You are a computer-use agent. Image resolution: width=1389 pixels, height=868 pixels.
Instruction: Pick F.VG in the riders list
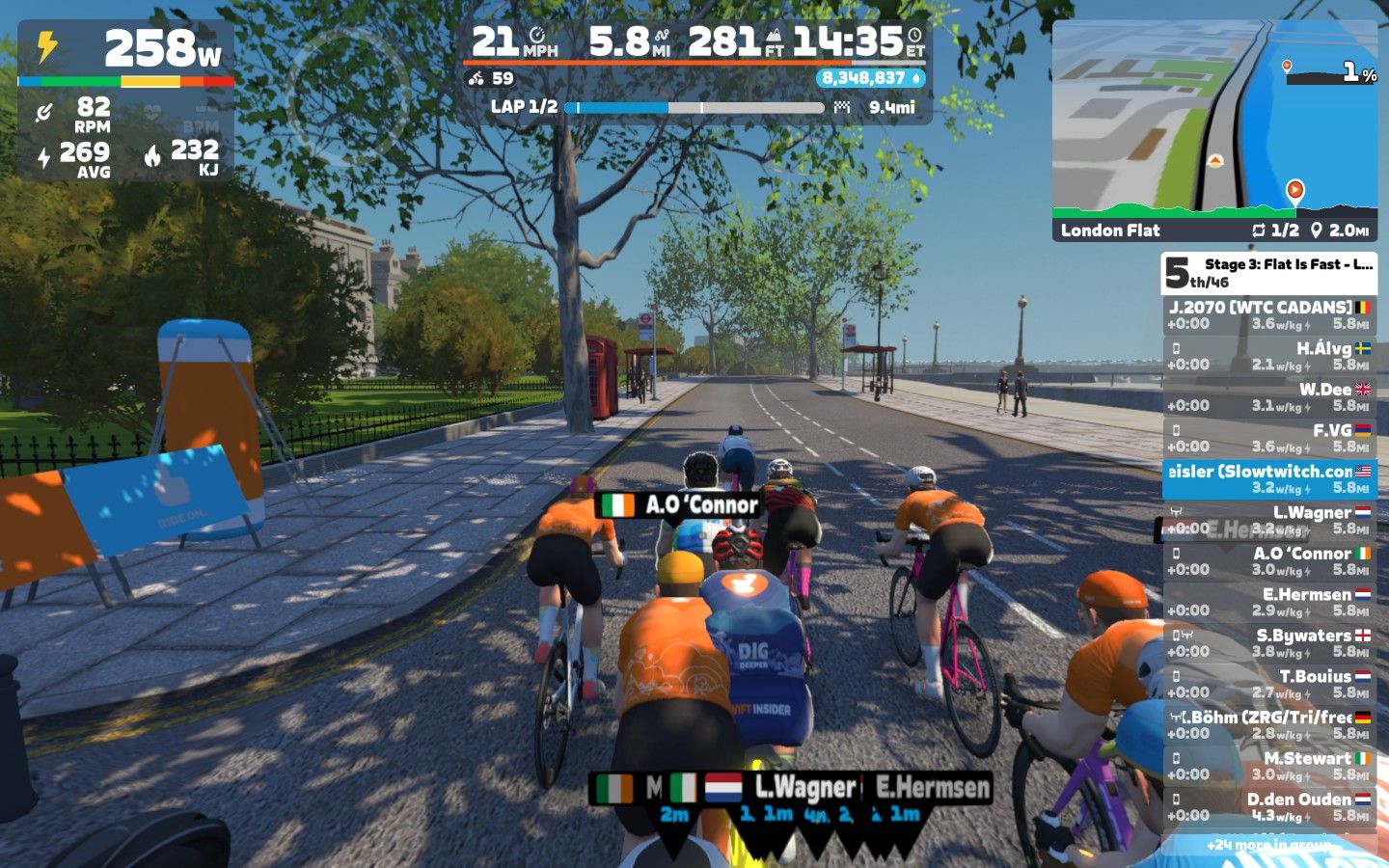point(1268,438)
